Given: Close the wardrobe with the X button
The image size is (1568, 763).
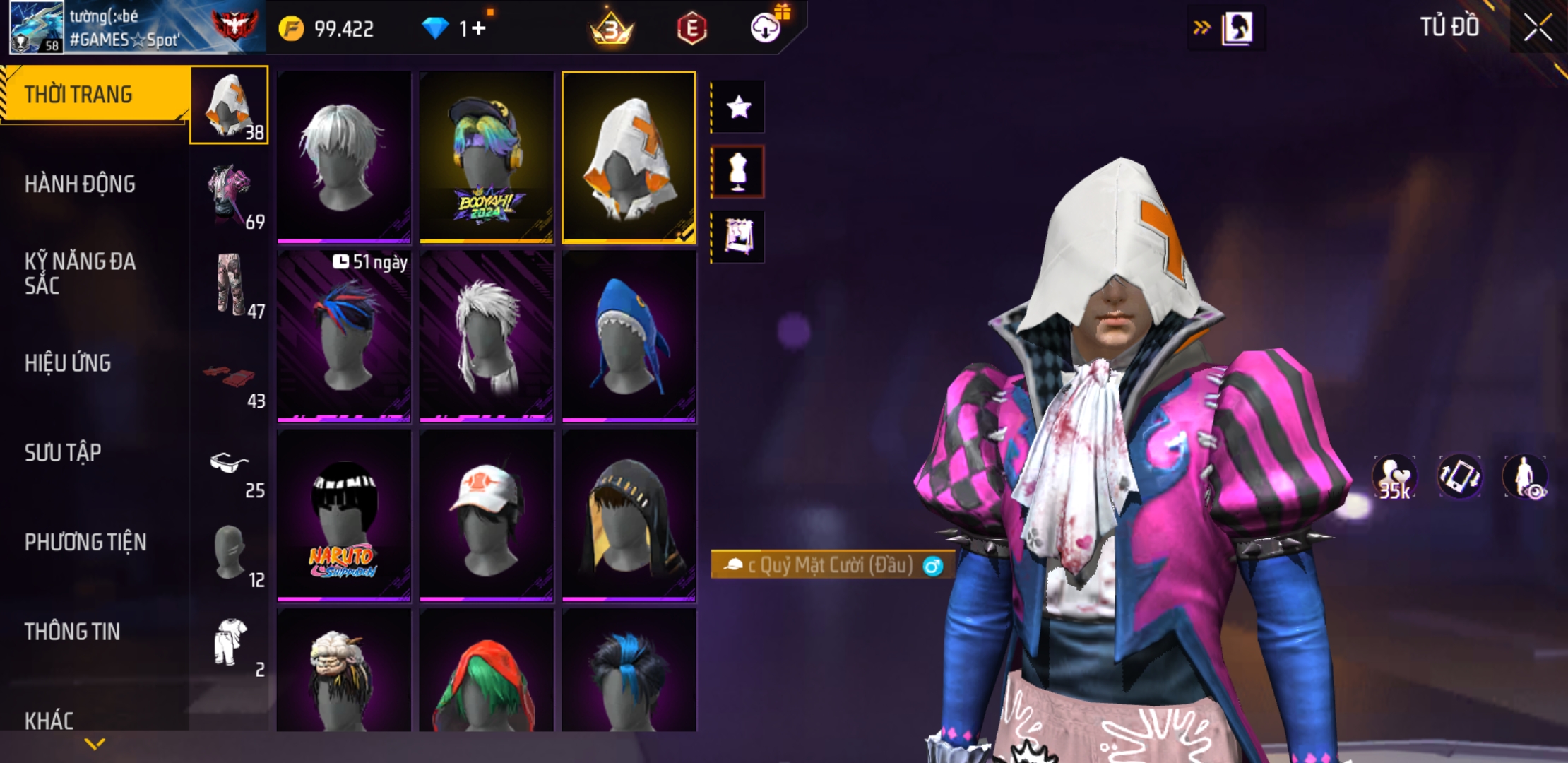Looking at the screenshot, I should (1537, 28).
